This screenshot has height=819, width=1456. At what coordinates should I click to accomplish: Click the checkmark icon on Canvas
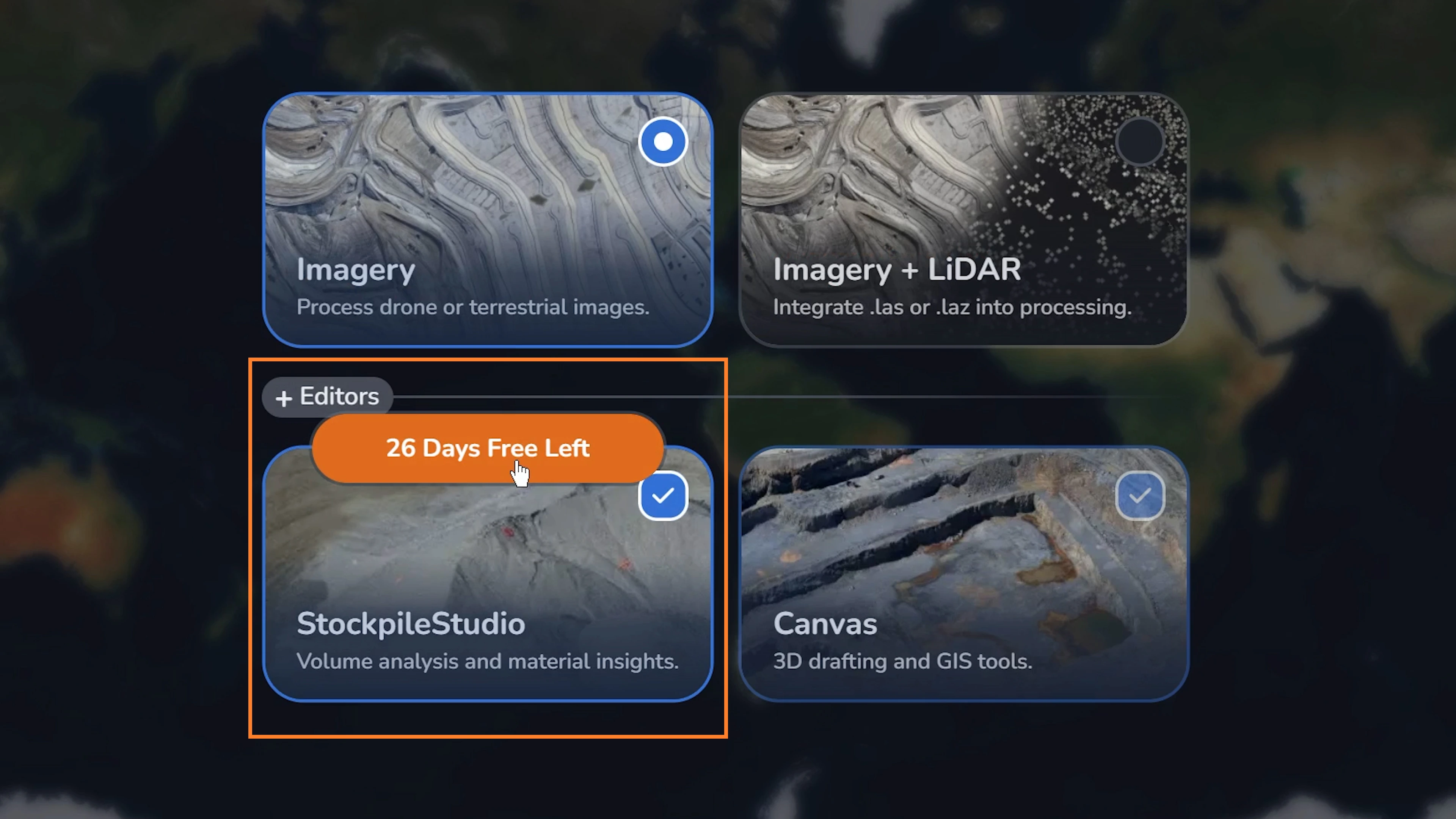click(x=1140, y=496)
